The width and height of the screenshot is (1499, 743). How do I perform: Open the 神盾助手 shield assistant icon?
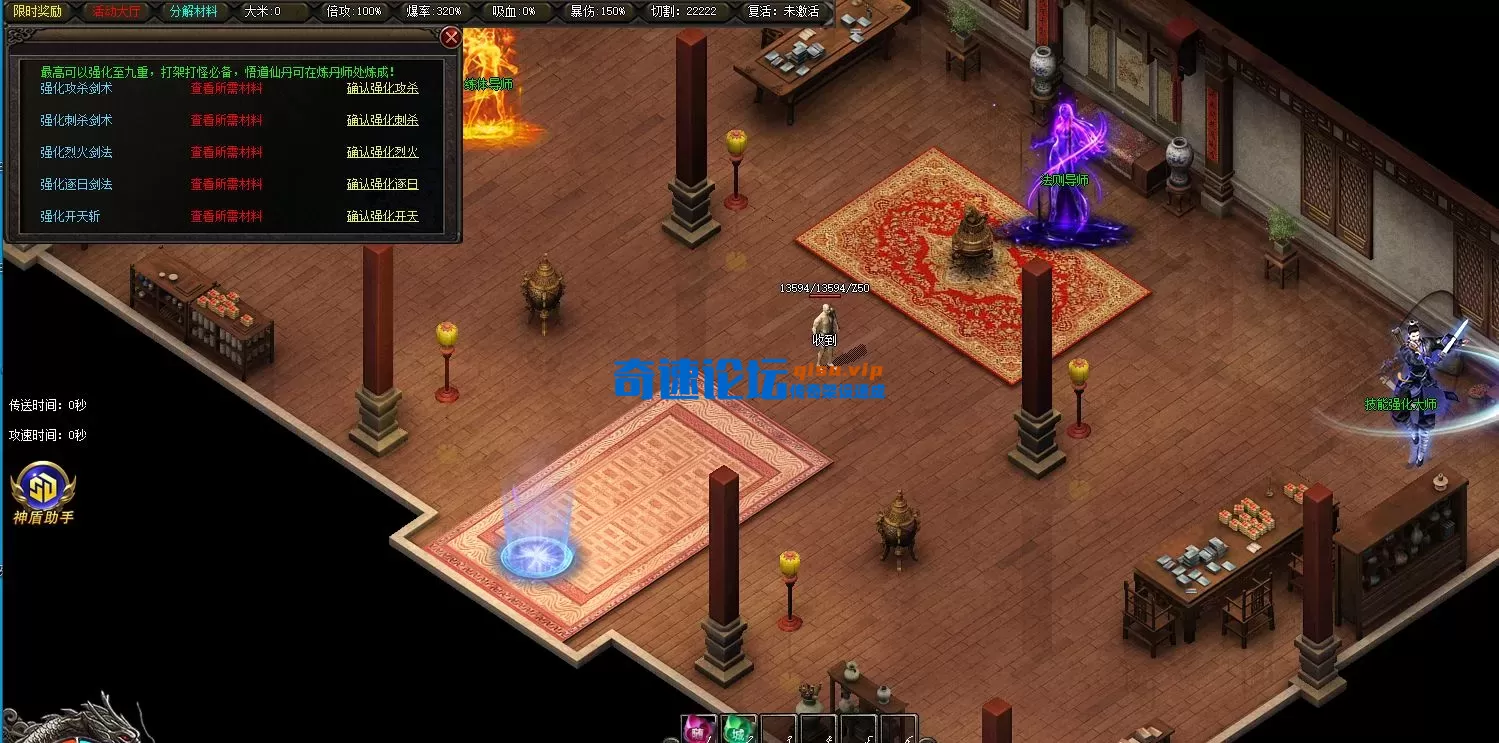pyautogui.click(x=43, y=489)
